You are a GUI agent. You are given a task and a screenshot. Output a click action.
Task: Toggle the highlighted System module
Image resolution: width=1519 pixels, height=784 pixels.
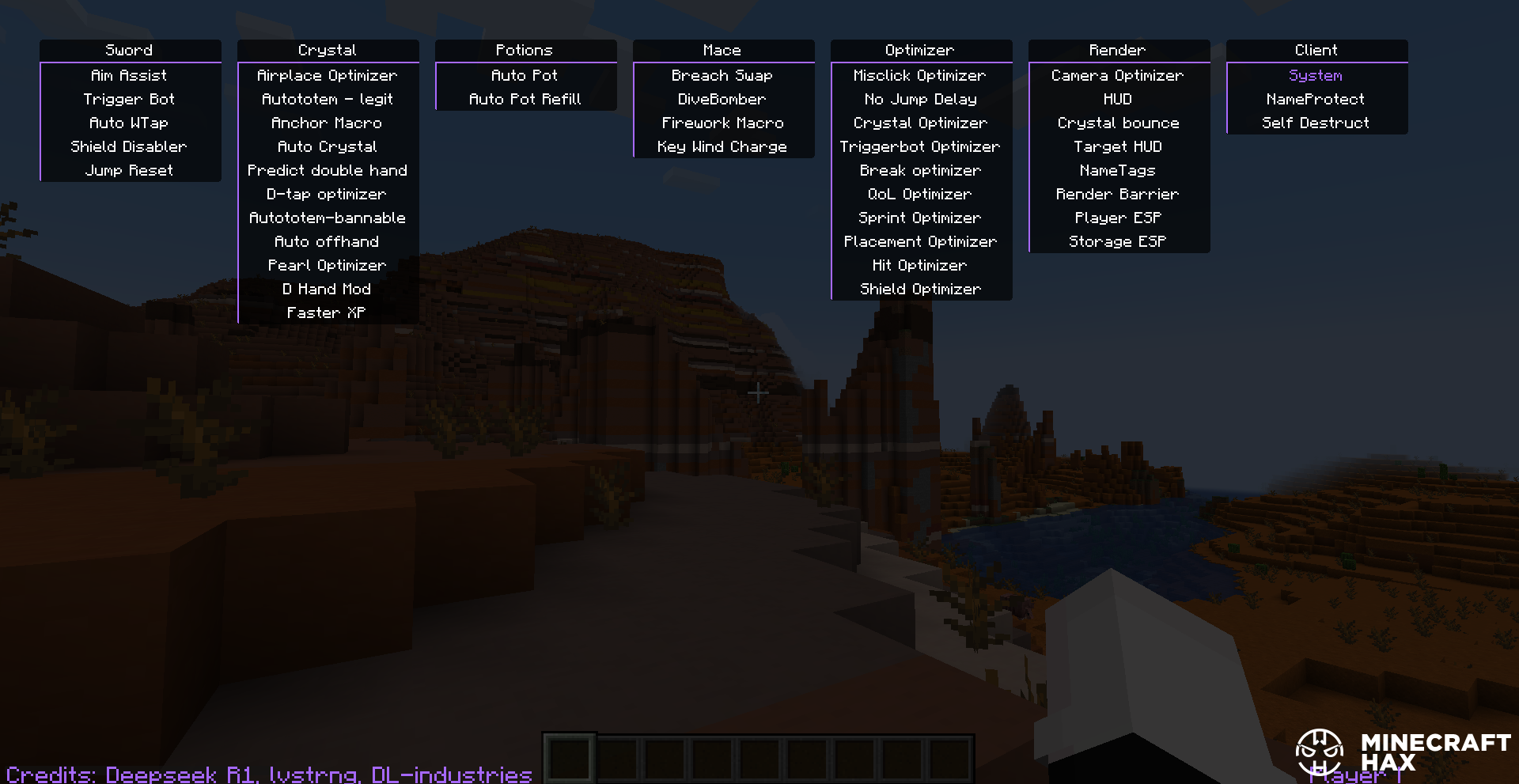pos(1315,76)
